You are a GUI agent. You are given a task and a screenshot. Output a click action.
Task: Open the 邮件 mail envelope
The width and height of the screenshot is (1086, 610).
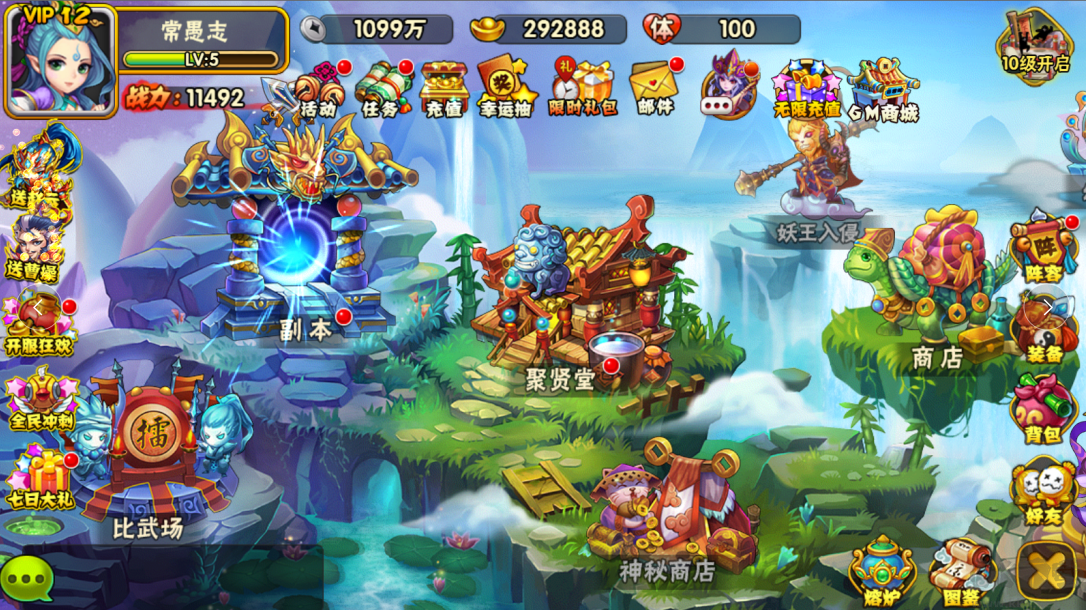pyautogui.click(x=656, y=88)
